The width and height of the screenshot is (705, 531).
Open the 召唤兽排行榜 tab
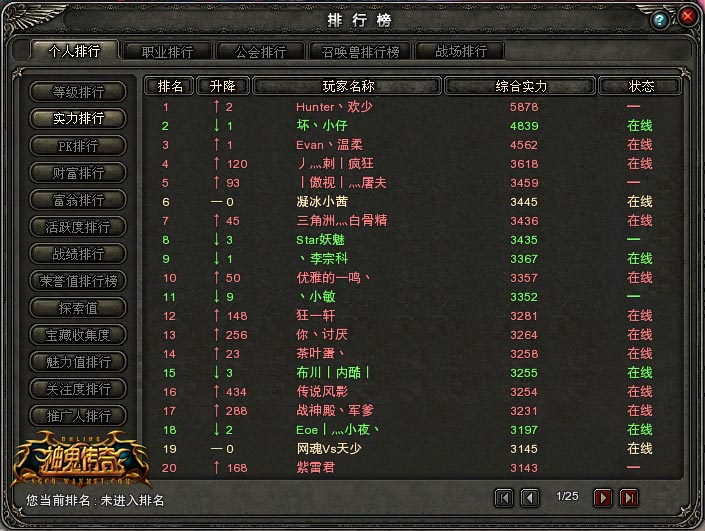click(x=354, y=51)
